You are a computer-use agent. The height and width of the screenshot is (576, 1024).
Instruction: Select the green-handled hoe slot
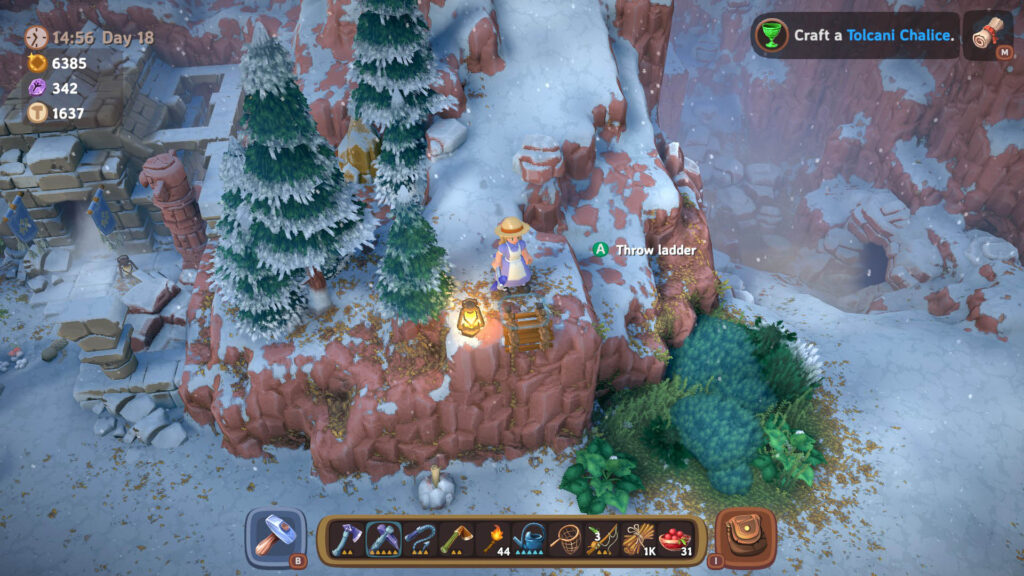pyautogui.click(x=456, y=539)
